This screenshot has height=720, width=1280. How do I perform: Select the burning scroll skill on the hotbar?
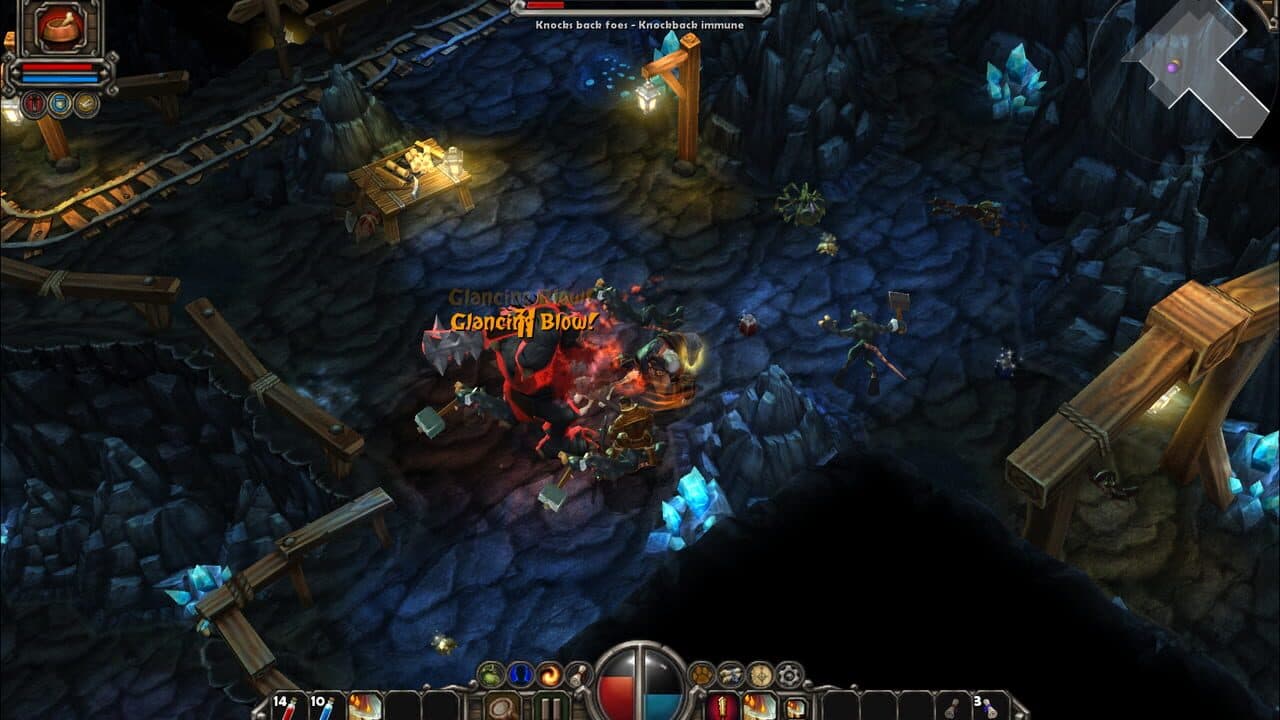365,708
